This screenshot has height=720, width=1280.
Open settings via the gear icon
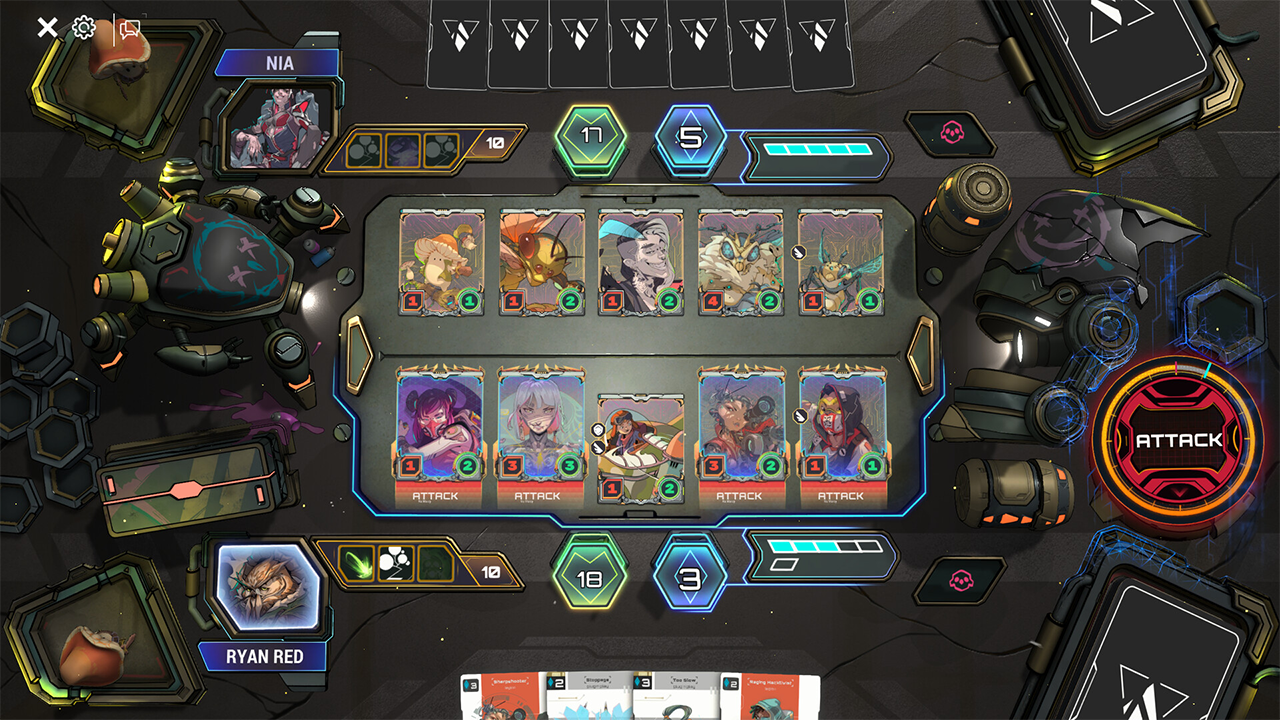(84, 27)
